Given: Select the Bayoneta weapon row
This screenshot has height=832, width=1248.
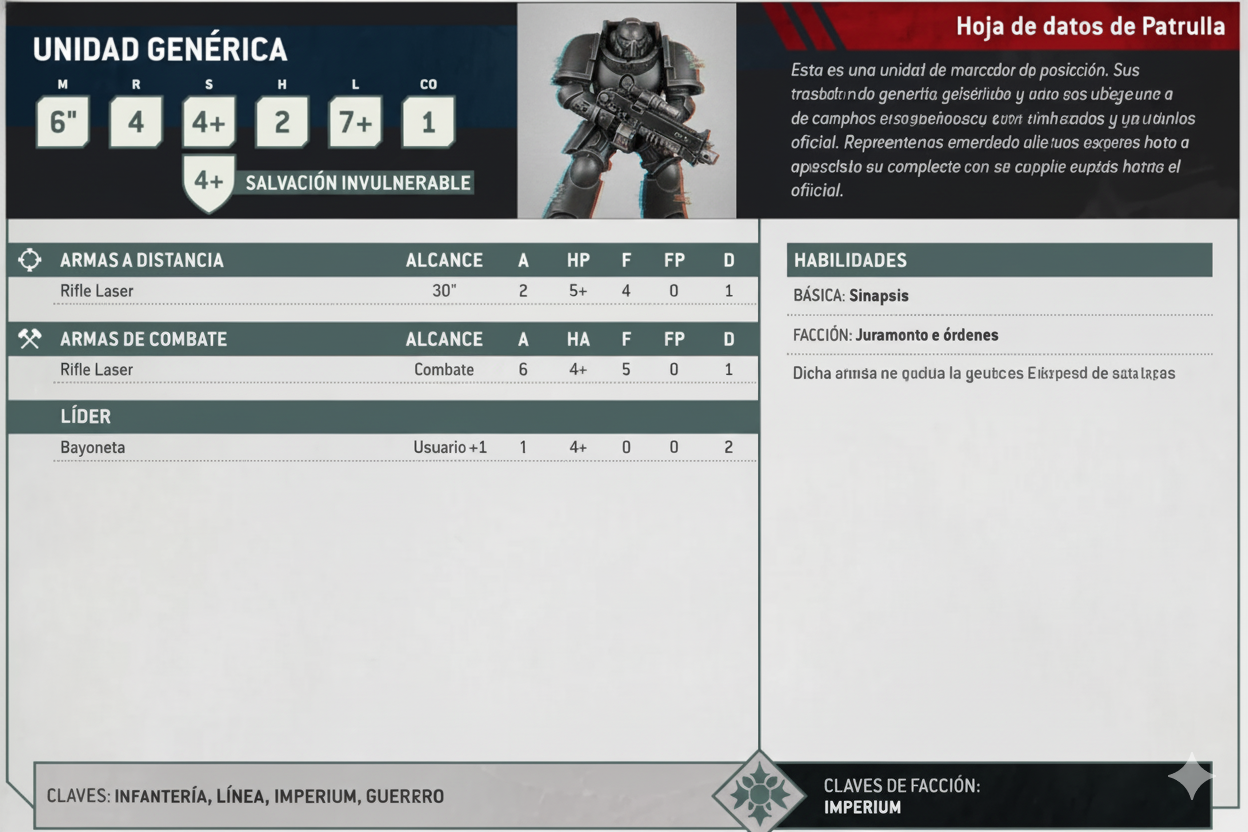Looking at the screenshot, I should click(x=382, y=447).
